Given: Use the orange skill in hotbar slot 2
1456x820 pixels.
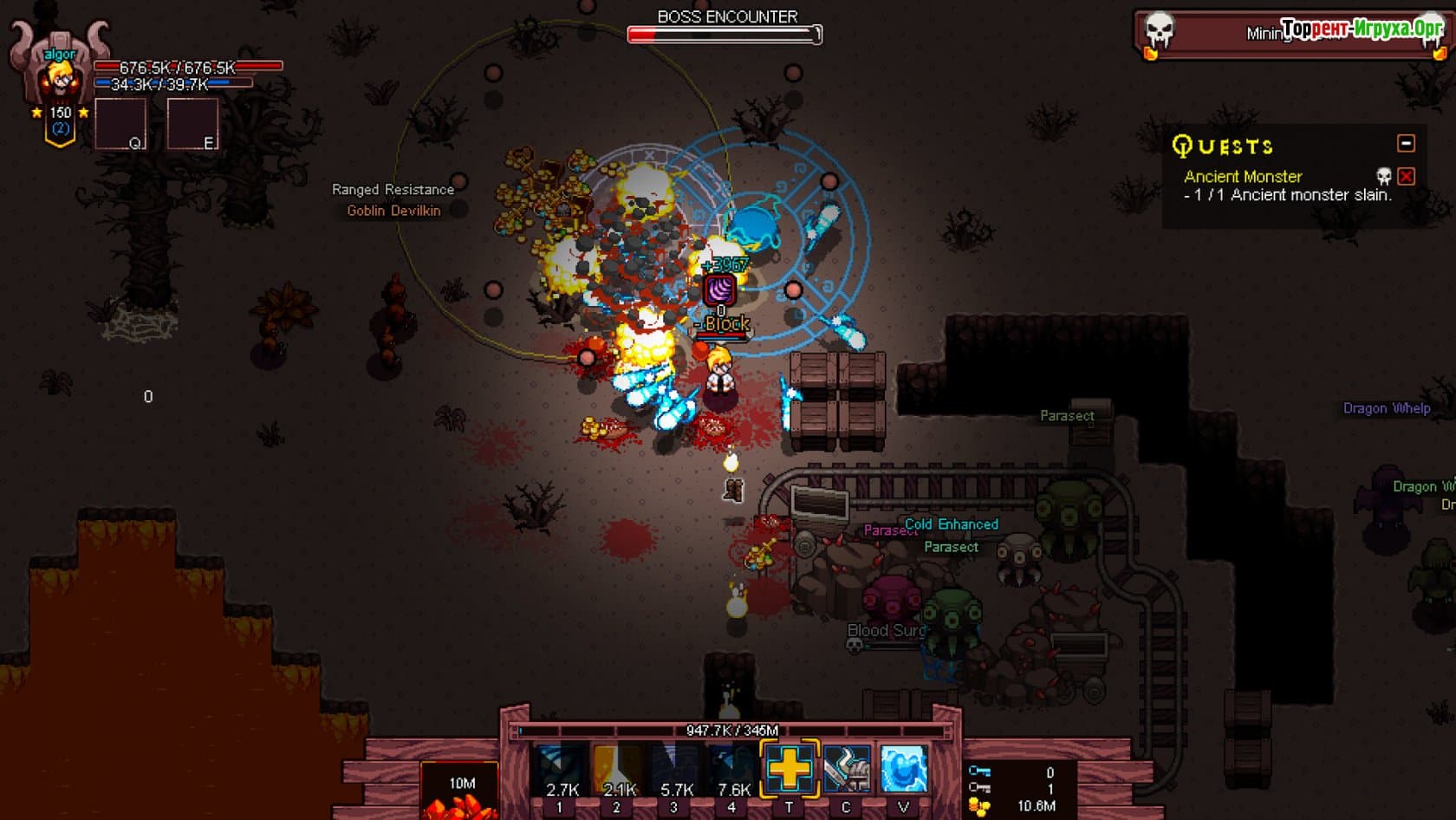Looking at the screenshot, I should tap(617, 770).
